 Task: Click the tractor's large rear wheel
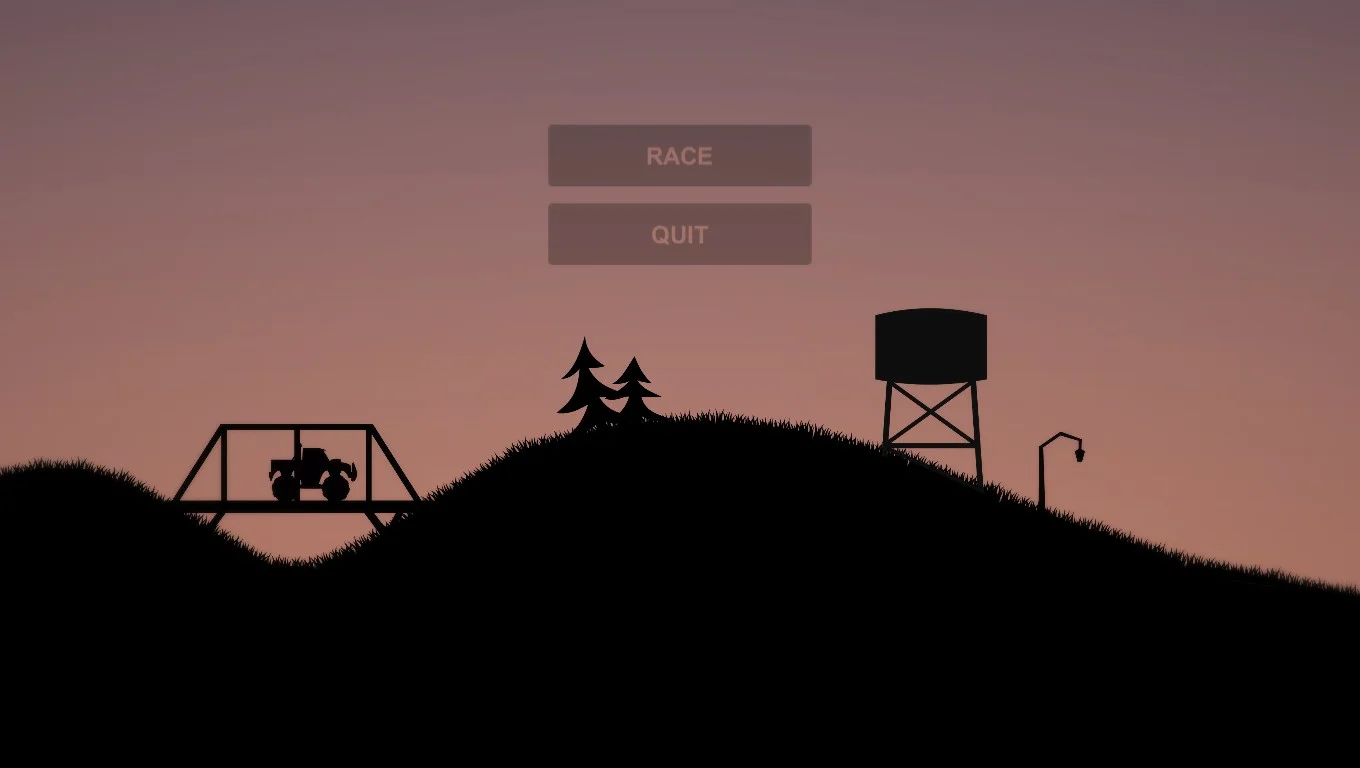pos(336,487)
